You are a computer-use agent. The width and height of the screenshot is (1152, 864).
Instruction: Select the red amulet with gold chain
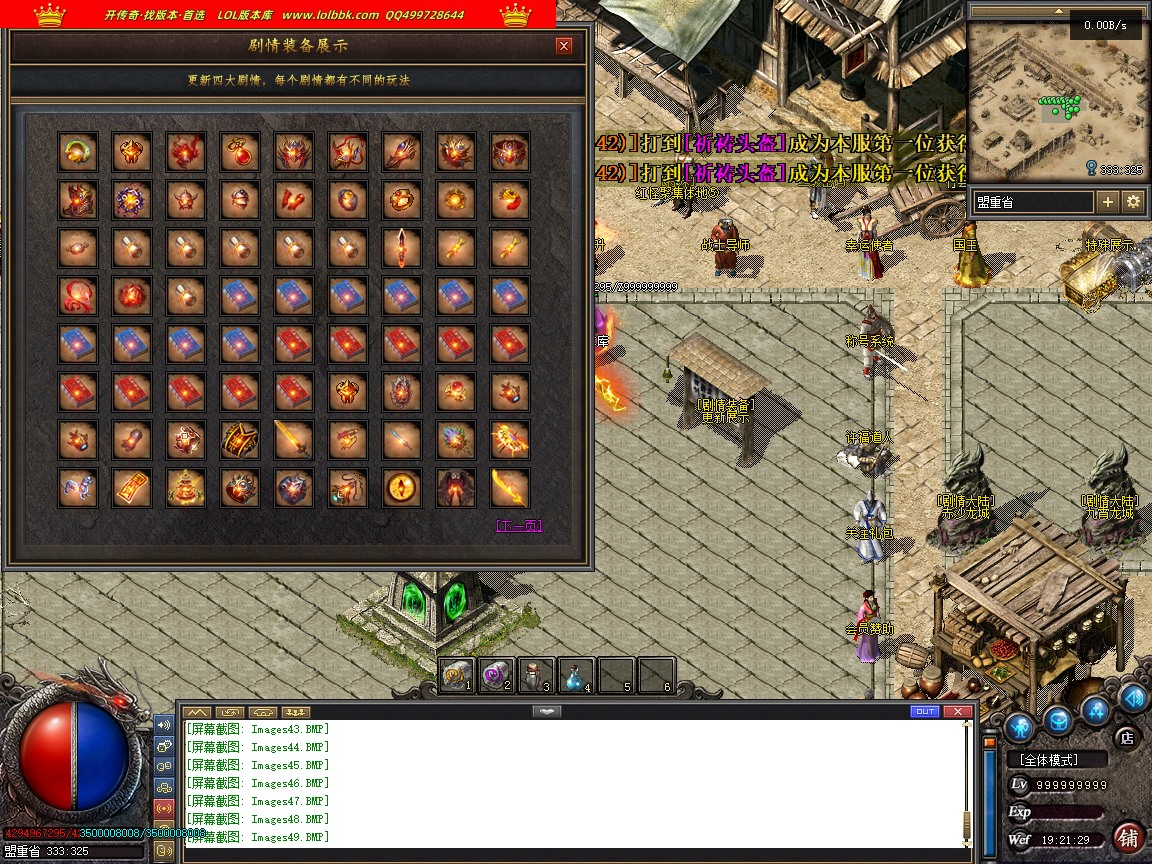(x=240, y=151)
